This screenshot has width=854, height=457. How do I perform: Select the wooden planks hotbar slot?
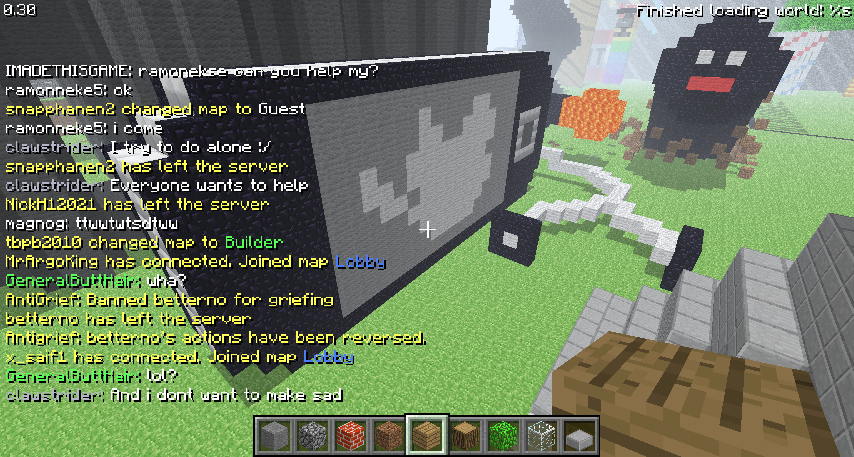(426, 436)
